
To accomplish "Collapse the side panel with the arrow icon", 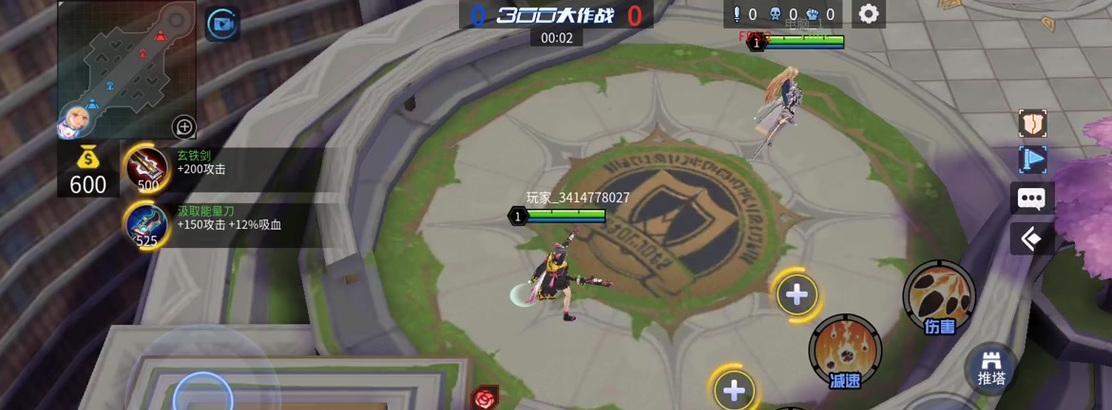I will point(1031,239).
